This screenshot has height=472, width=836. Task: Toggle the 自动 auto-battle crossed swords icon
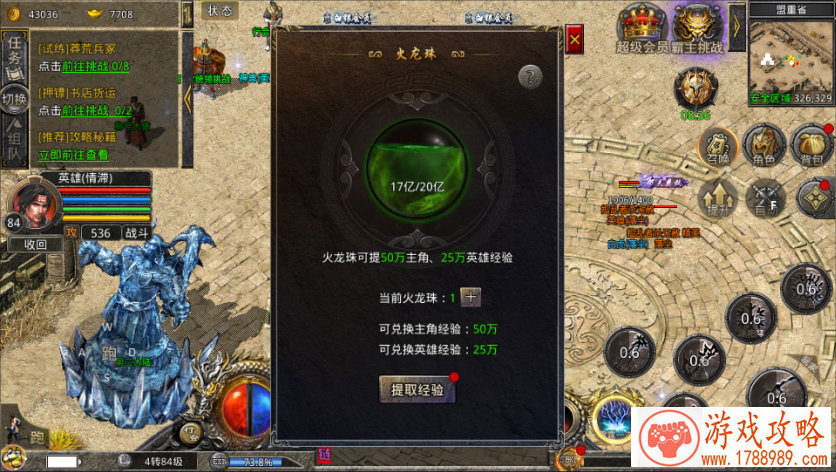(x=765, y=197)
